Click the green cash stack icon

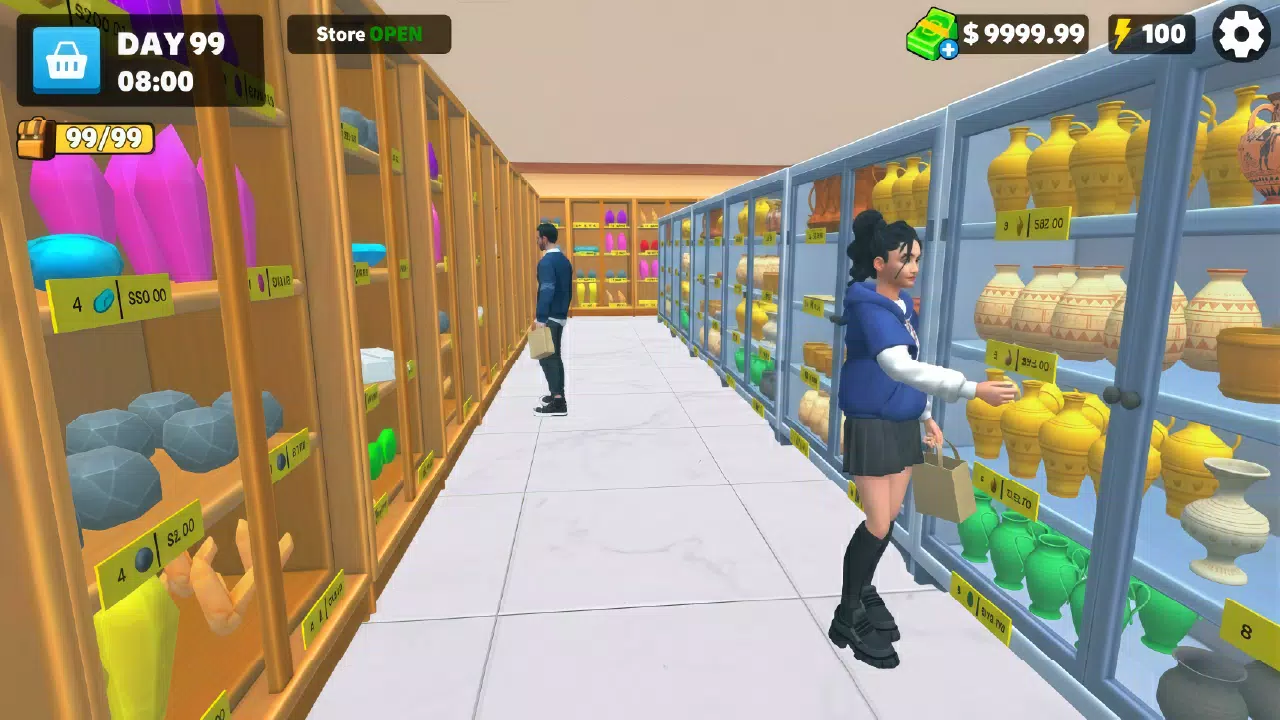[x=932, y=33]
